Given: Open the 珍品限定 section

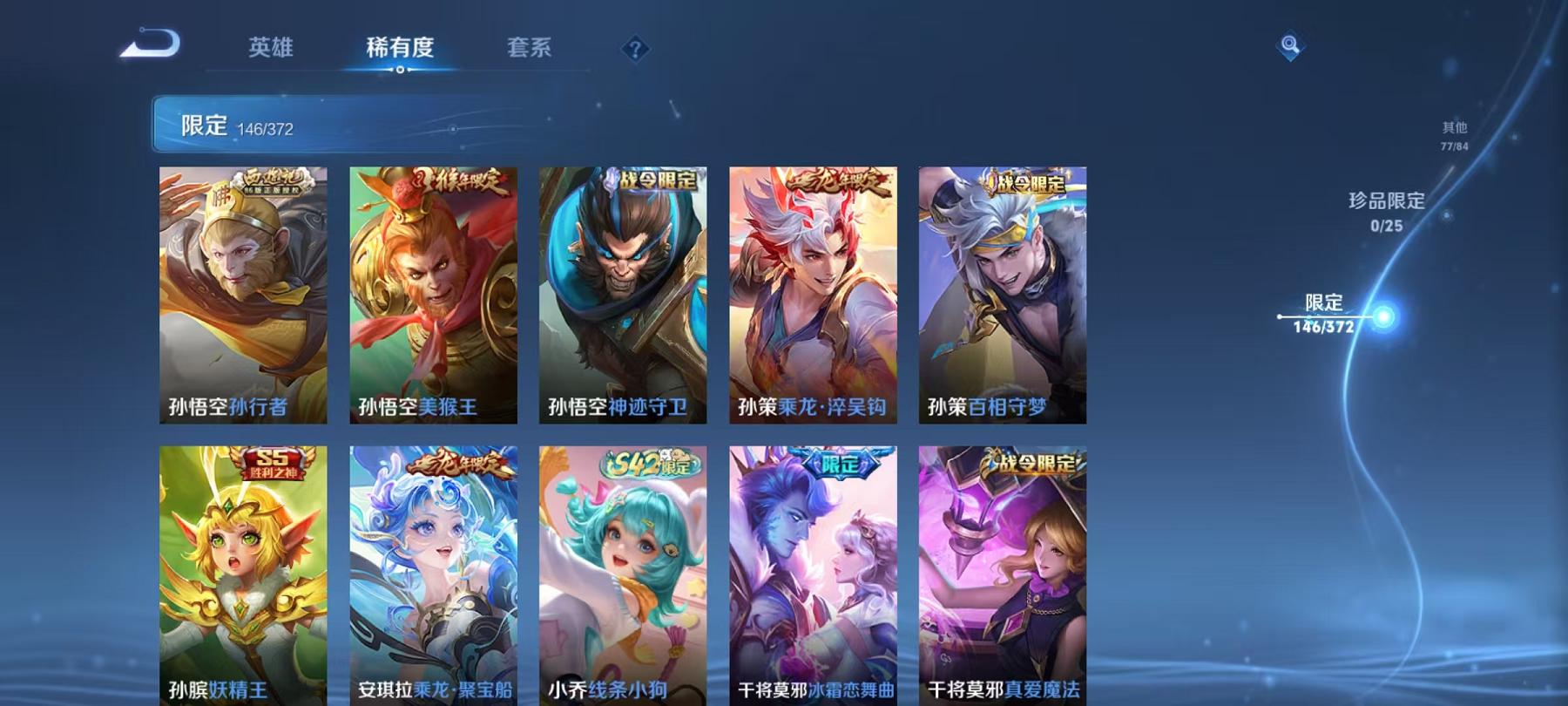Looking at the screenshot, I should [x=1384, y=211].
